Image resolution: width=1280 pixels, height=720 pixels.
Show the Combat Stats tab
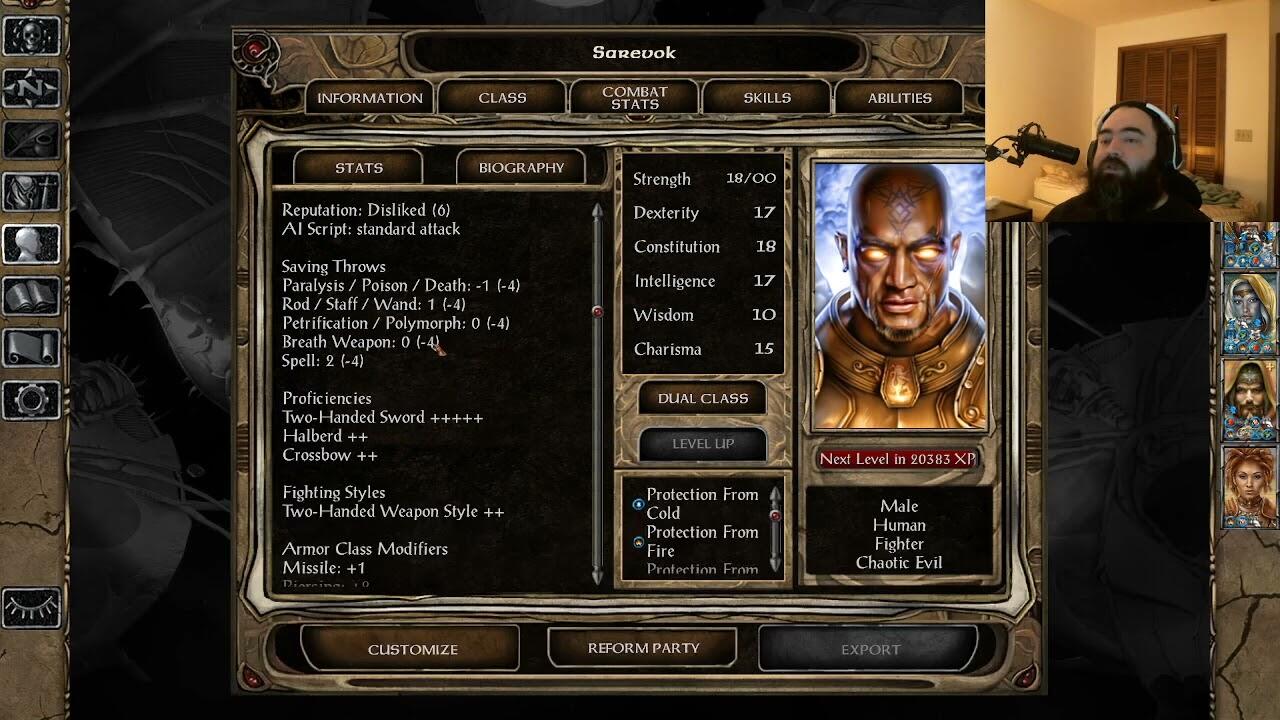point(635,98)
